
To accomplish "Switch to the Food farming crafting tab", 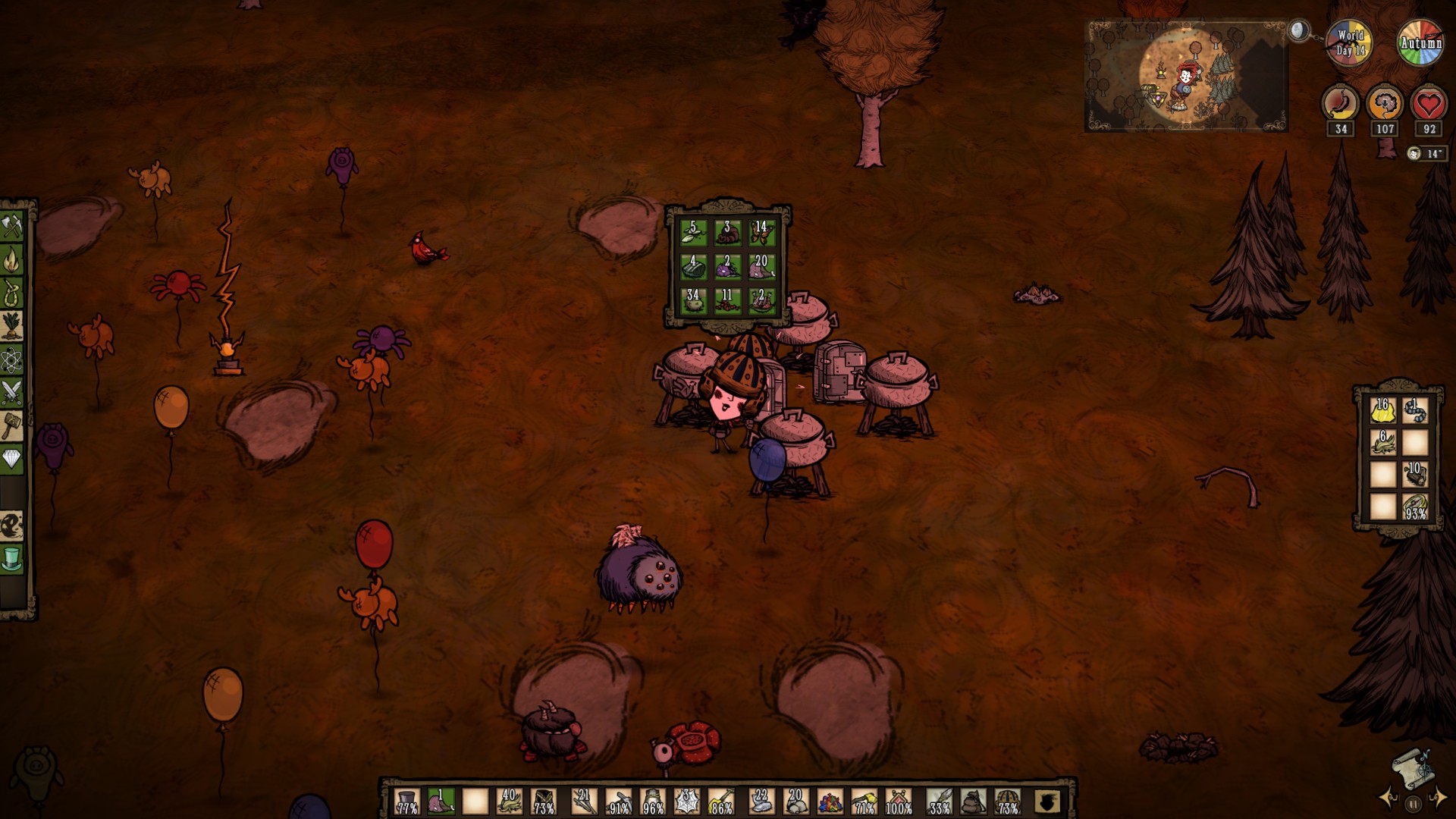I will 13,326.
